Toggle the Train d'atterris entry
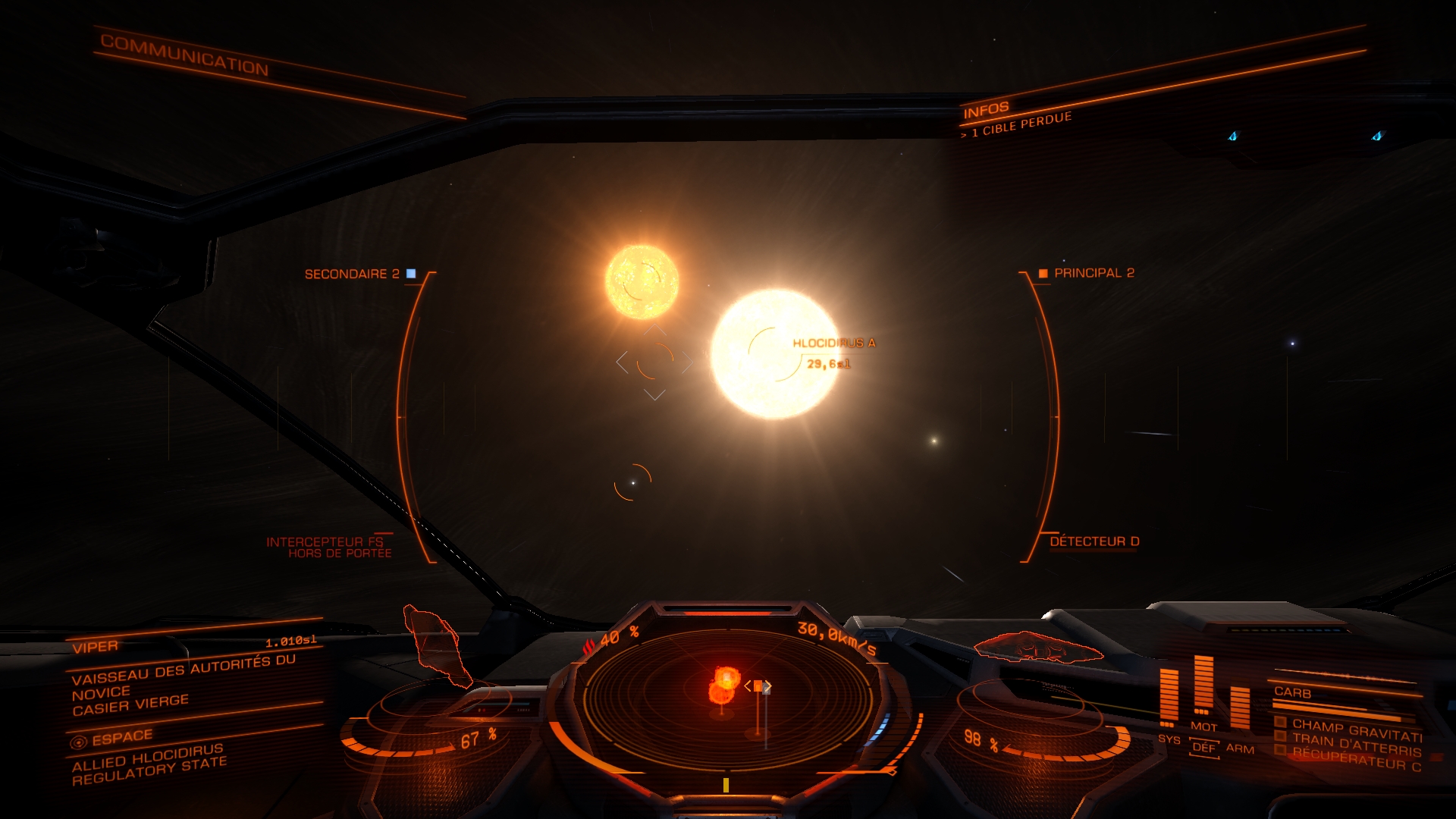This screenshot has height=819, width=1456. (x=1356, y=745)
